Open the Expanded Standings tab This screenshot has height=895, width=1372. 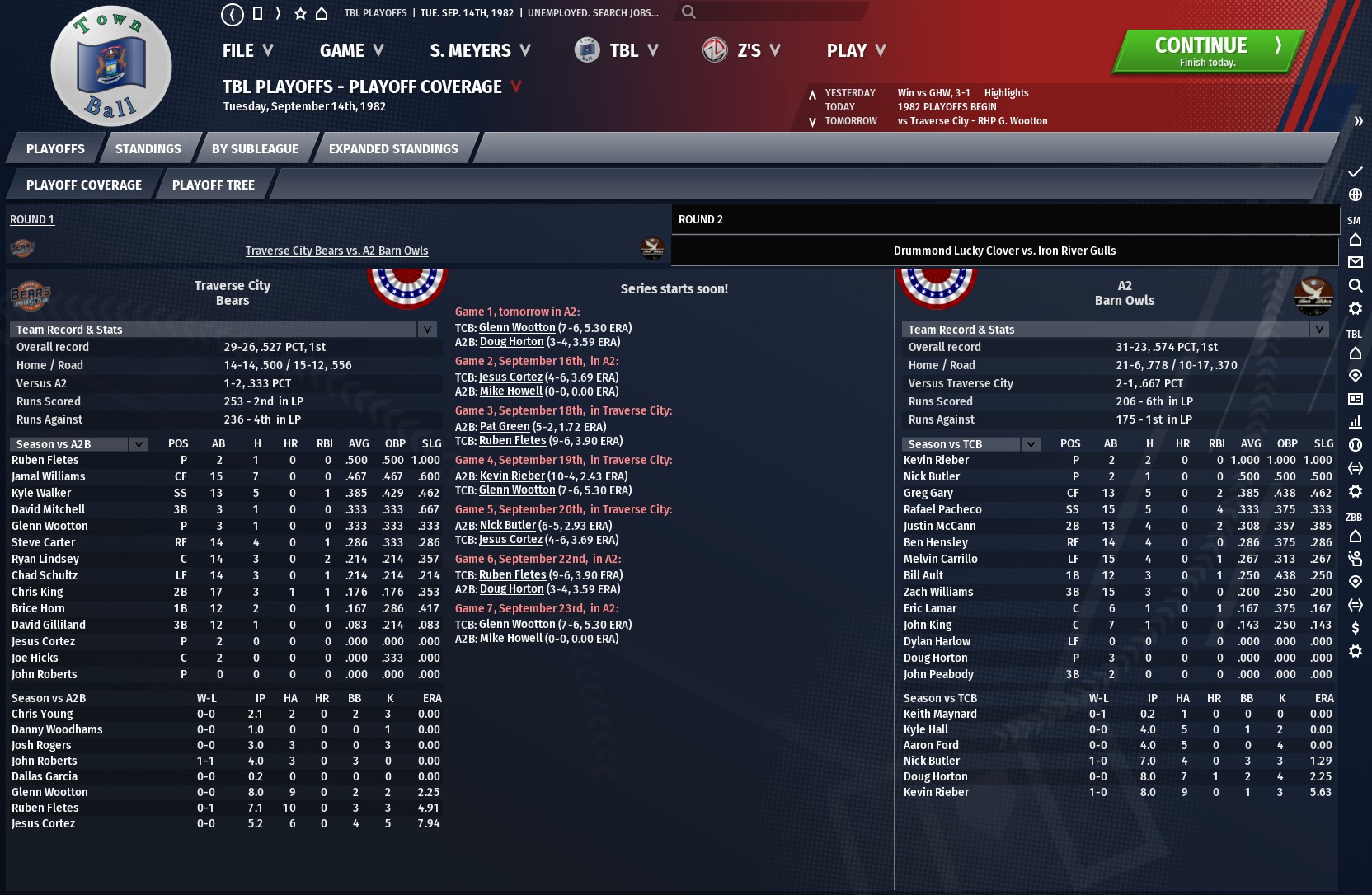[393, 149]
